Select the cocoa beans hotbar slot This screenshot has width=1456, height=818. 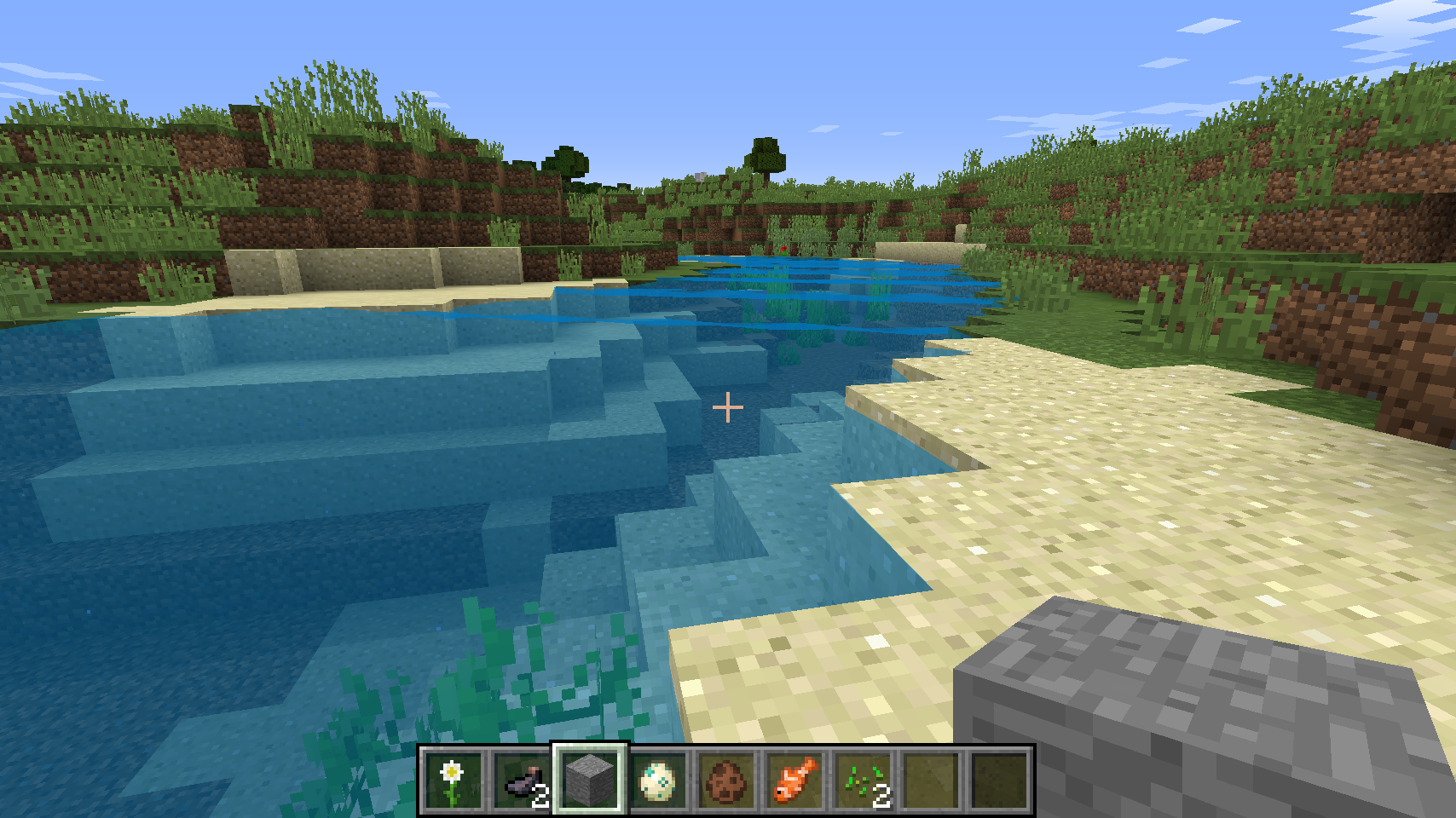726,780
